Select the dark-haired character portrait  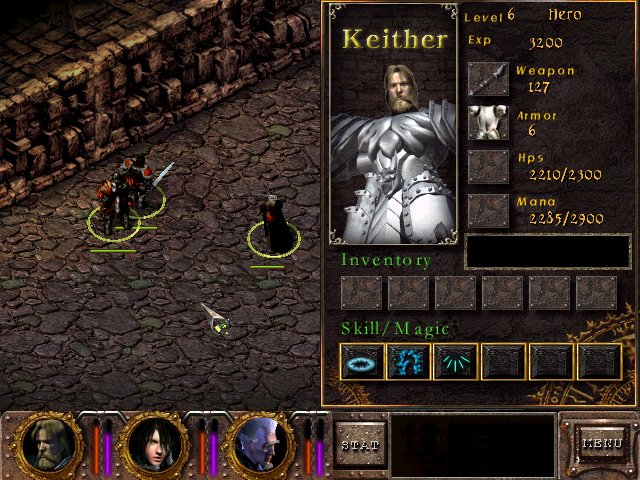click(x=152, y=443)
